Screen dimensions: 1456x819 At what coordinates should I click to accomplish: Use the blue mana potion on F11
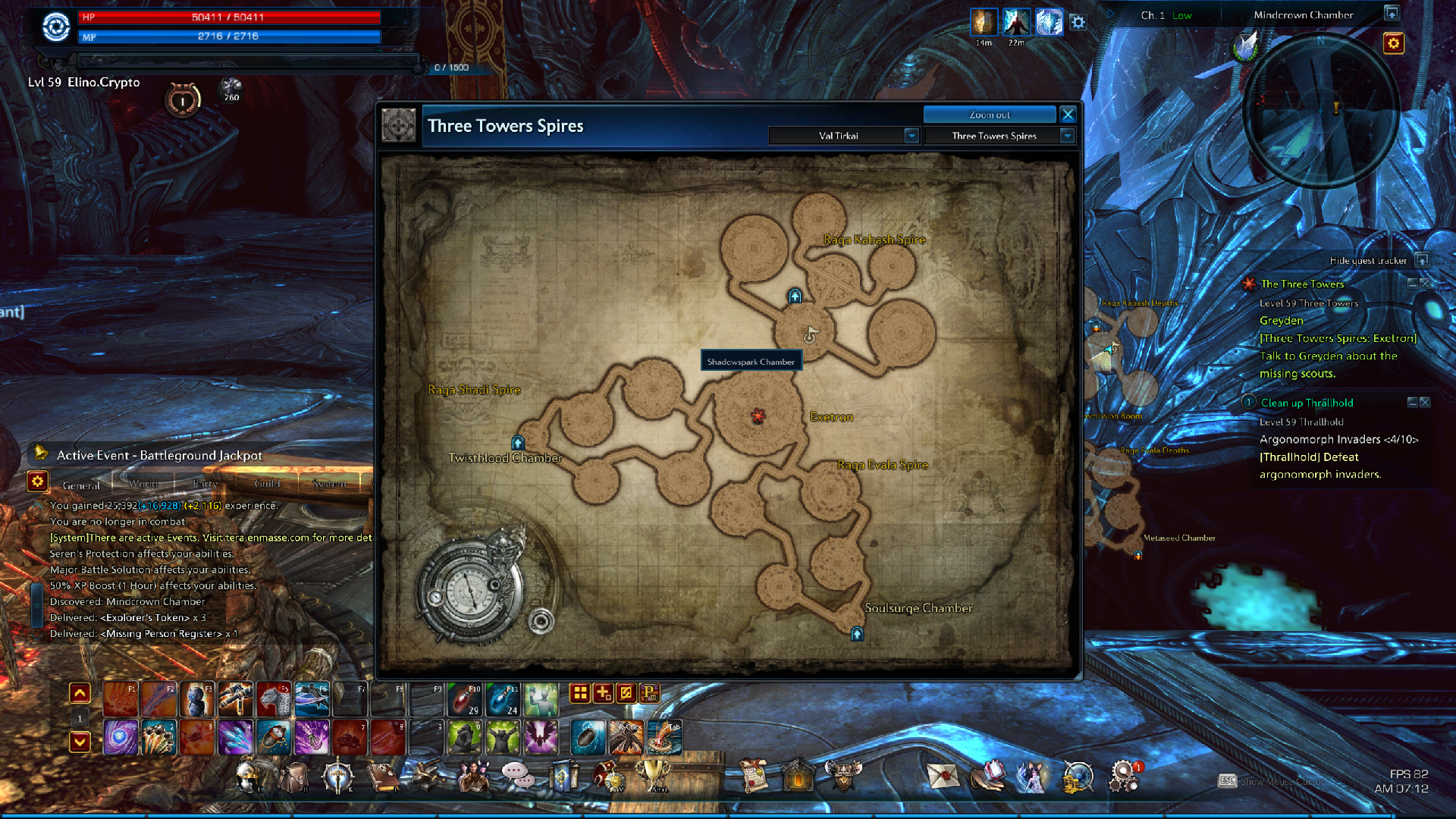click(503, 699)
